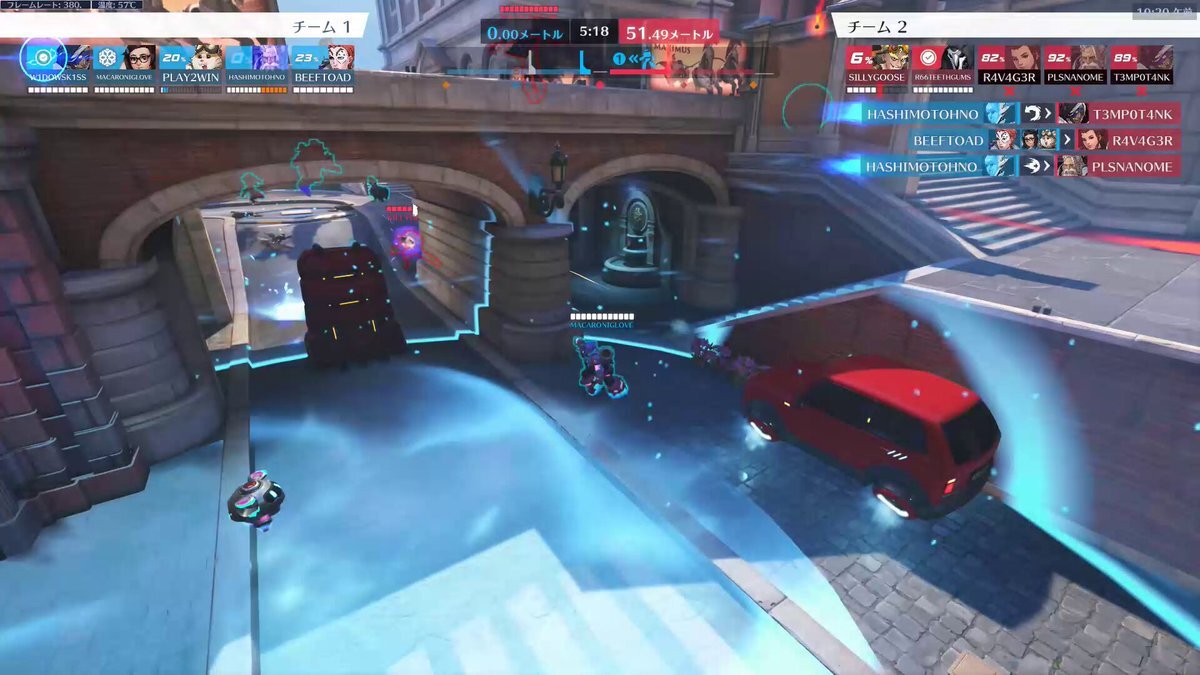
Task: Spectate PLAY2WIN from the Team 1 roster
Action: 191,65
